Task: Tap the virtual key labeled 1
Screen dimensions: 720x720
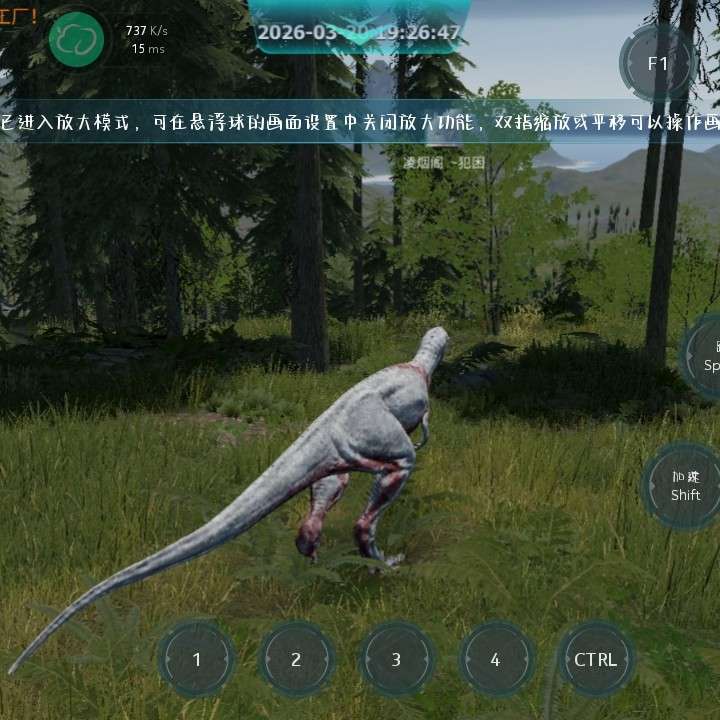Action: coord(197,659)
